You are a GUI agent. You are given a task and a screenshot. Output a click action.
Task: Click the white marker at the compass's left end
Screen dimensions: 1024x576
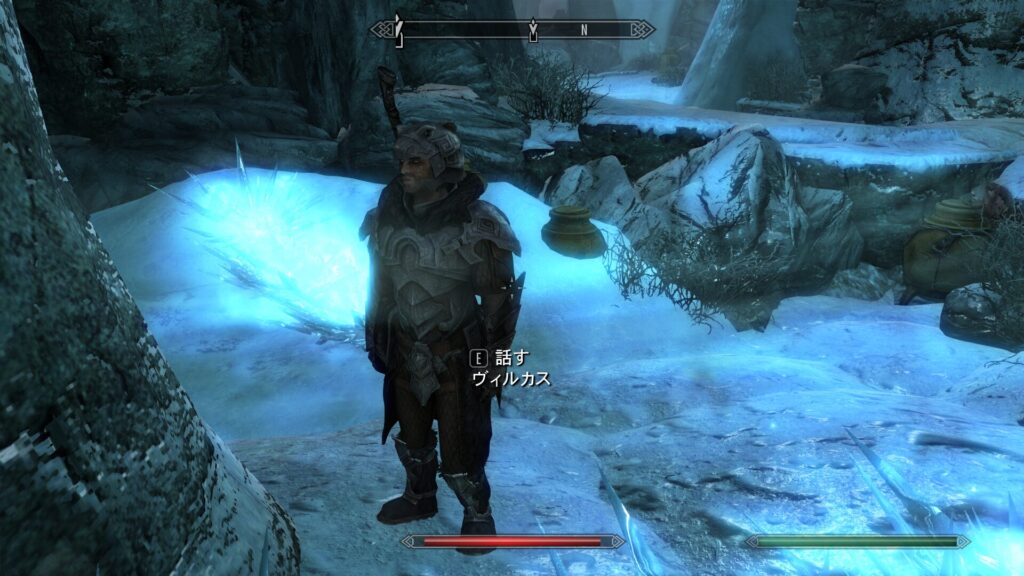click(399, 29)
